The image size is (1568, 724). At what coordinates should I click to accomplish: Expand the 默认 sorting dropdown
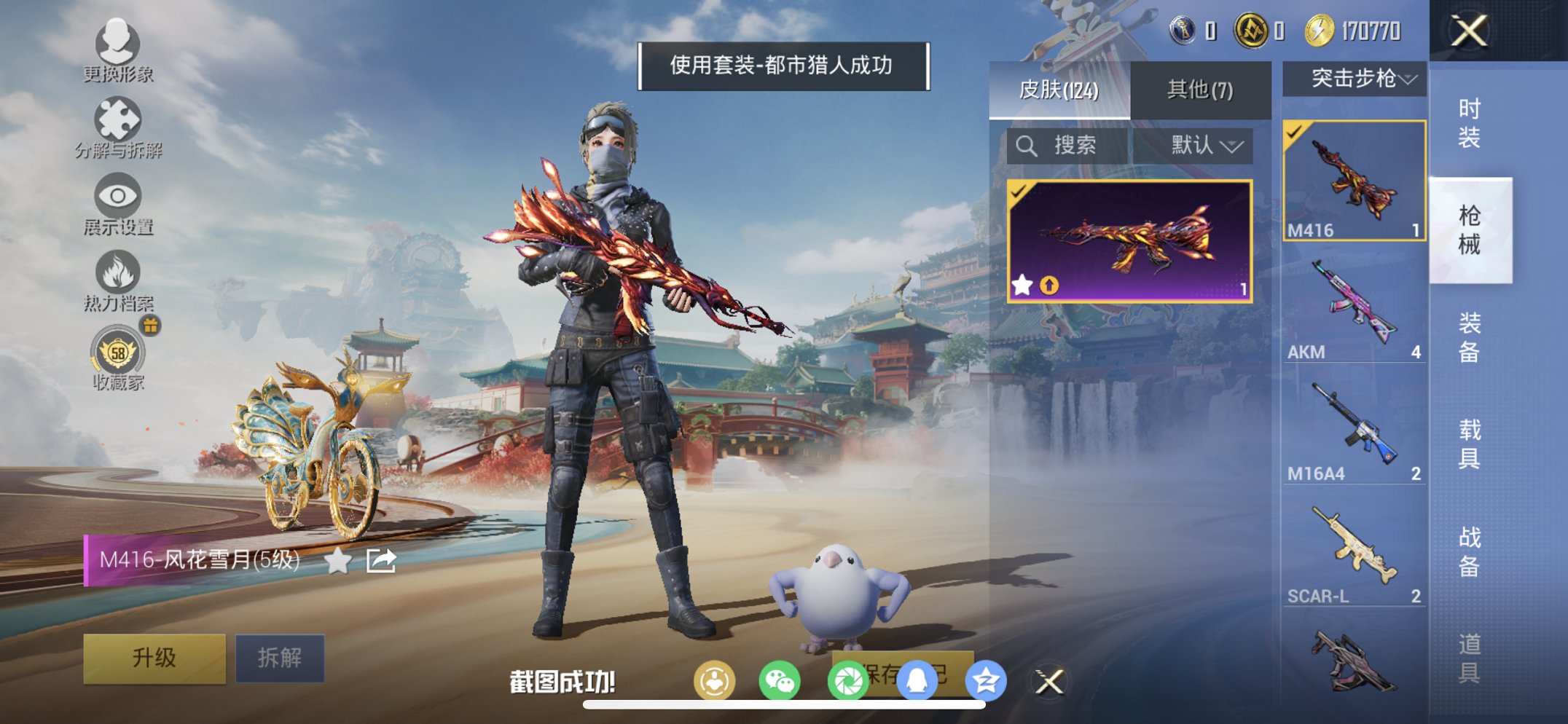click(x=1204, y=146)
